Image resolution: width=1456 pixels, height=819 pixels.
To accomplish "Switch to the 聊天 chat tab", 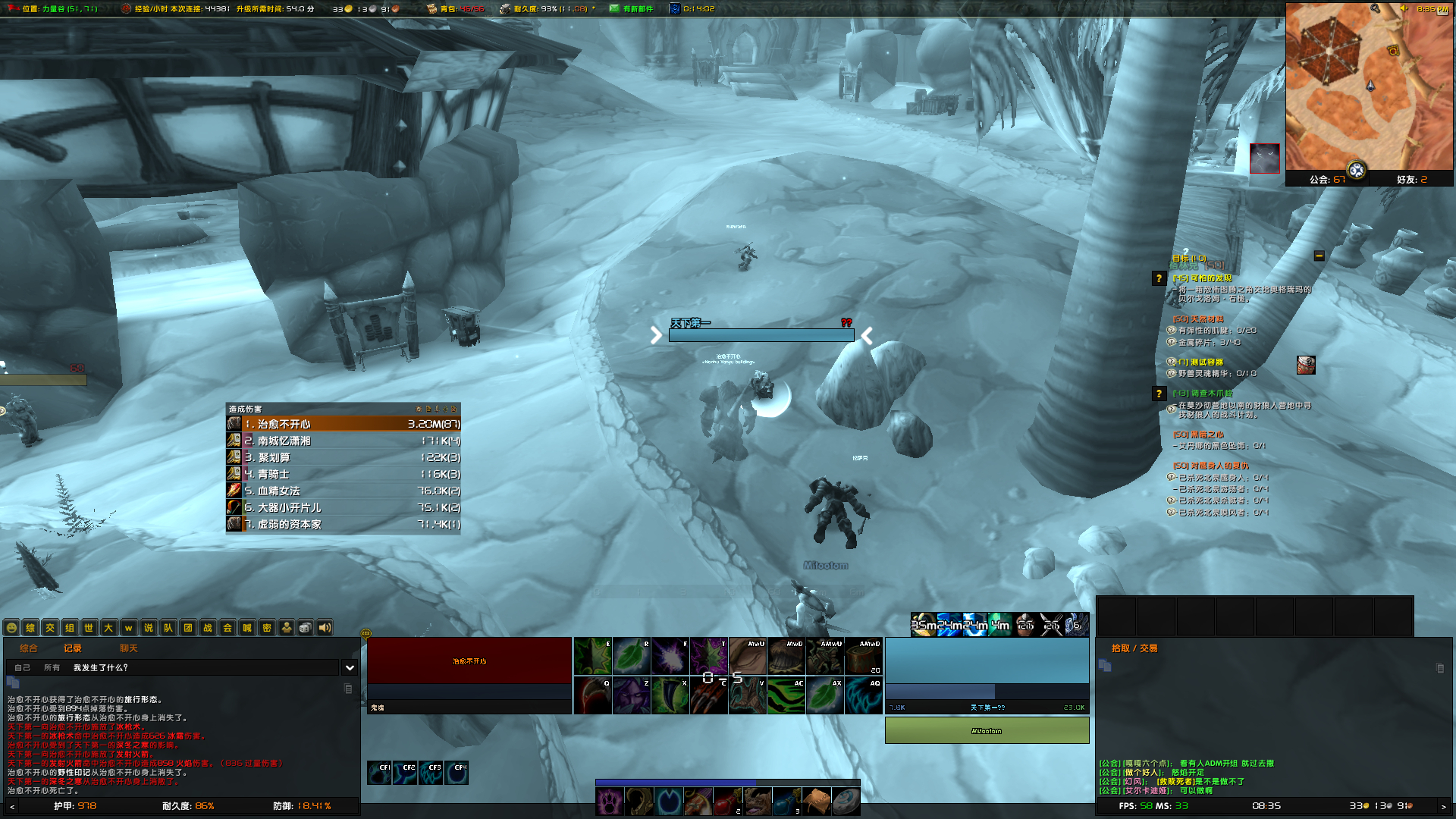I will pyautogui.click(x=129, y=648).
